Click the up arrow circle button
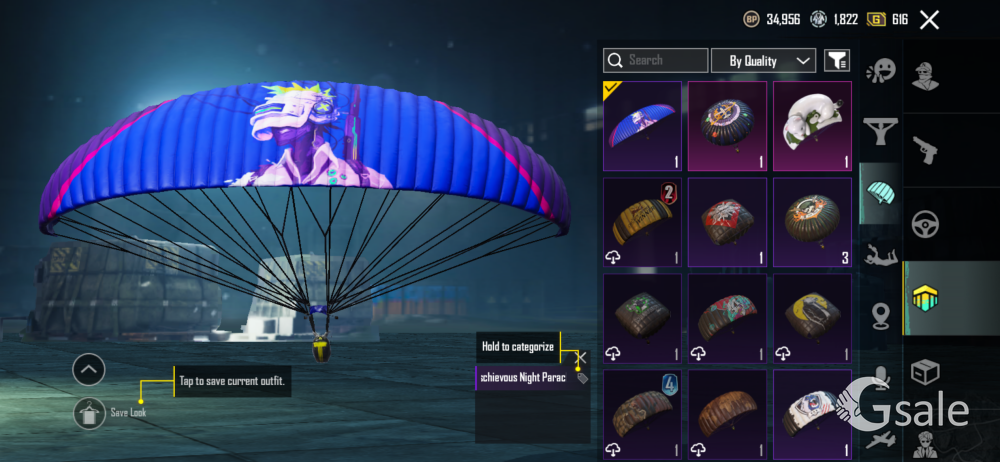Image resolution: width=1000 pixels, height=462 pixels. click(89, 370)
